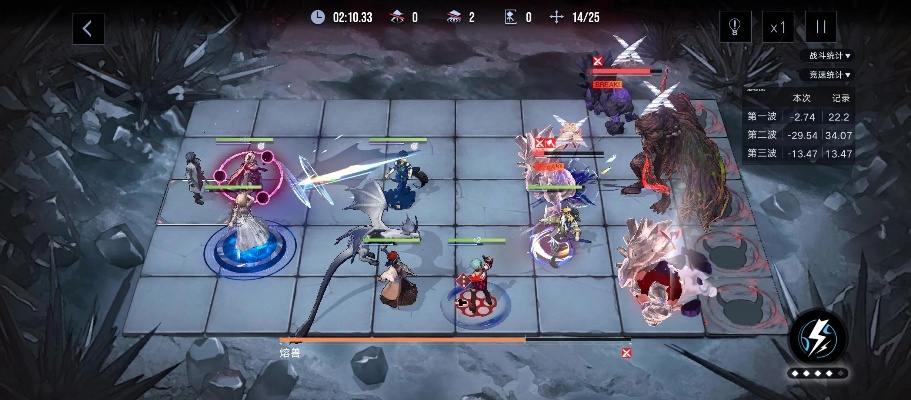Expand the 战斗统计 dropdown

830,56
